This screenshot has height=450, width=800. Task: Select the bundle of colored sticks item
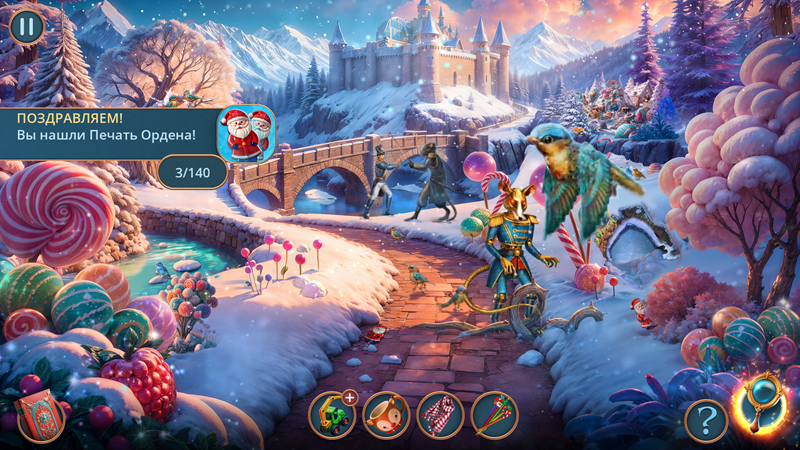point(494,414)
